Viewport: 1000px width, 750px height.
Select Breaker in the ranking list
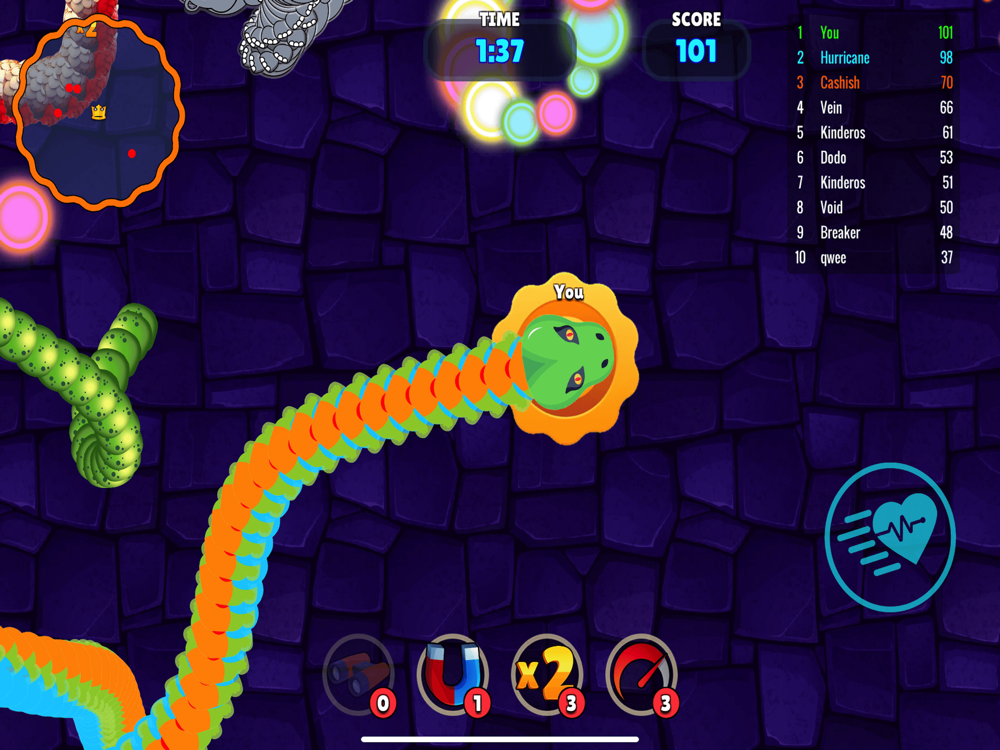coord(874,233)
